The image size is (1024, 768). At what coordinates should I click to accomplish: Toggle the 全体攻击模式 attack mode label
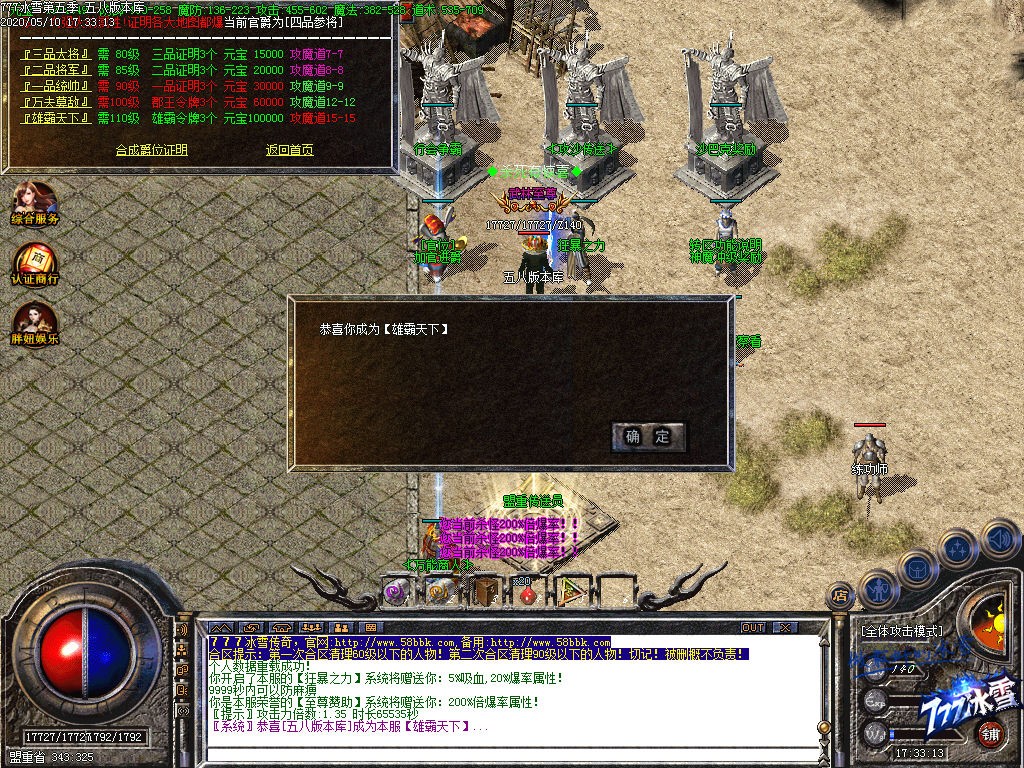point(901,632)
